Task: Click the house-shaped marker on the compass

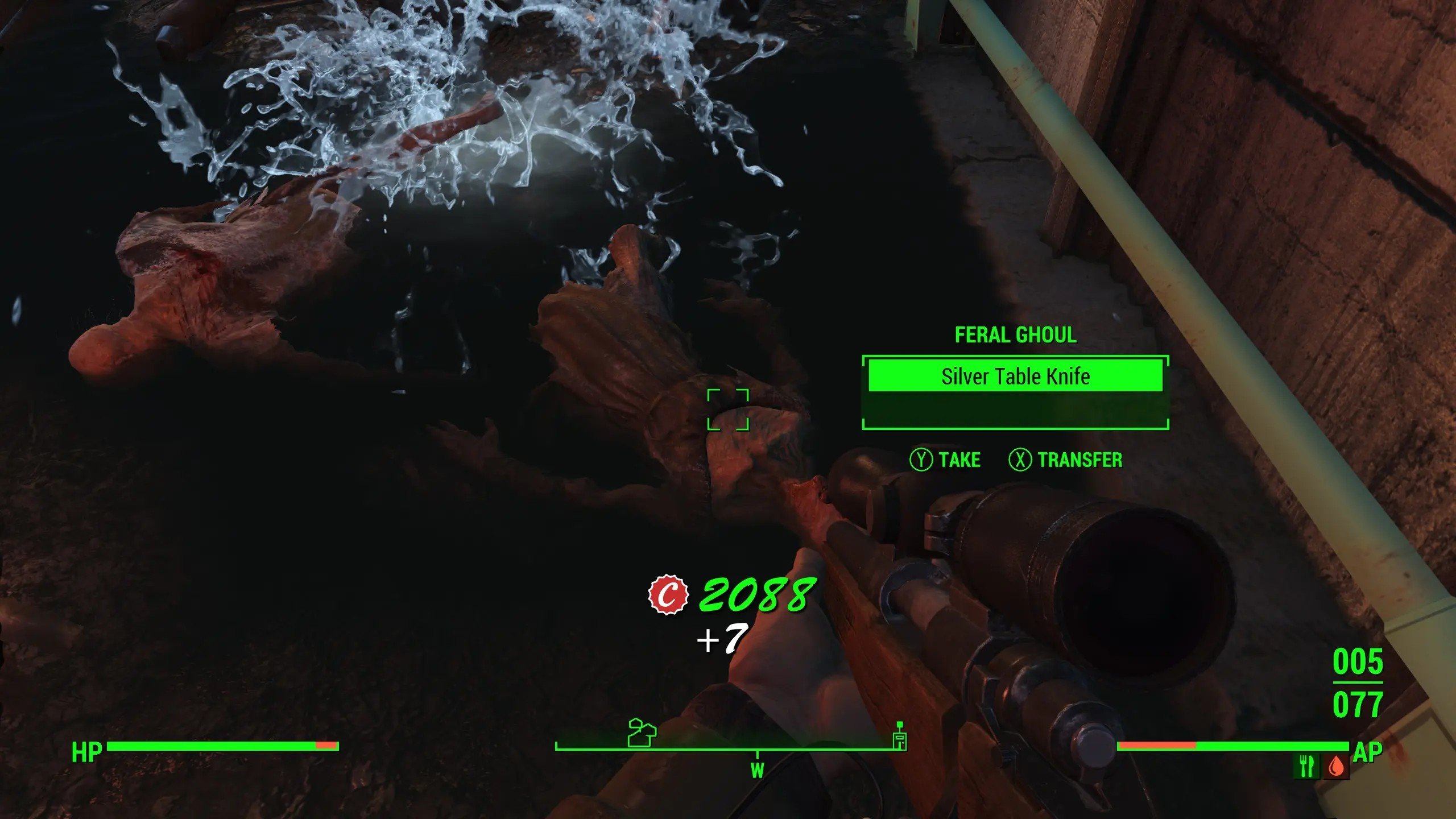Action: [x=642, y=733]
